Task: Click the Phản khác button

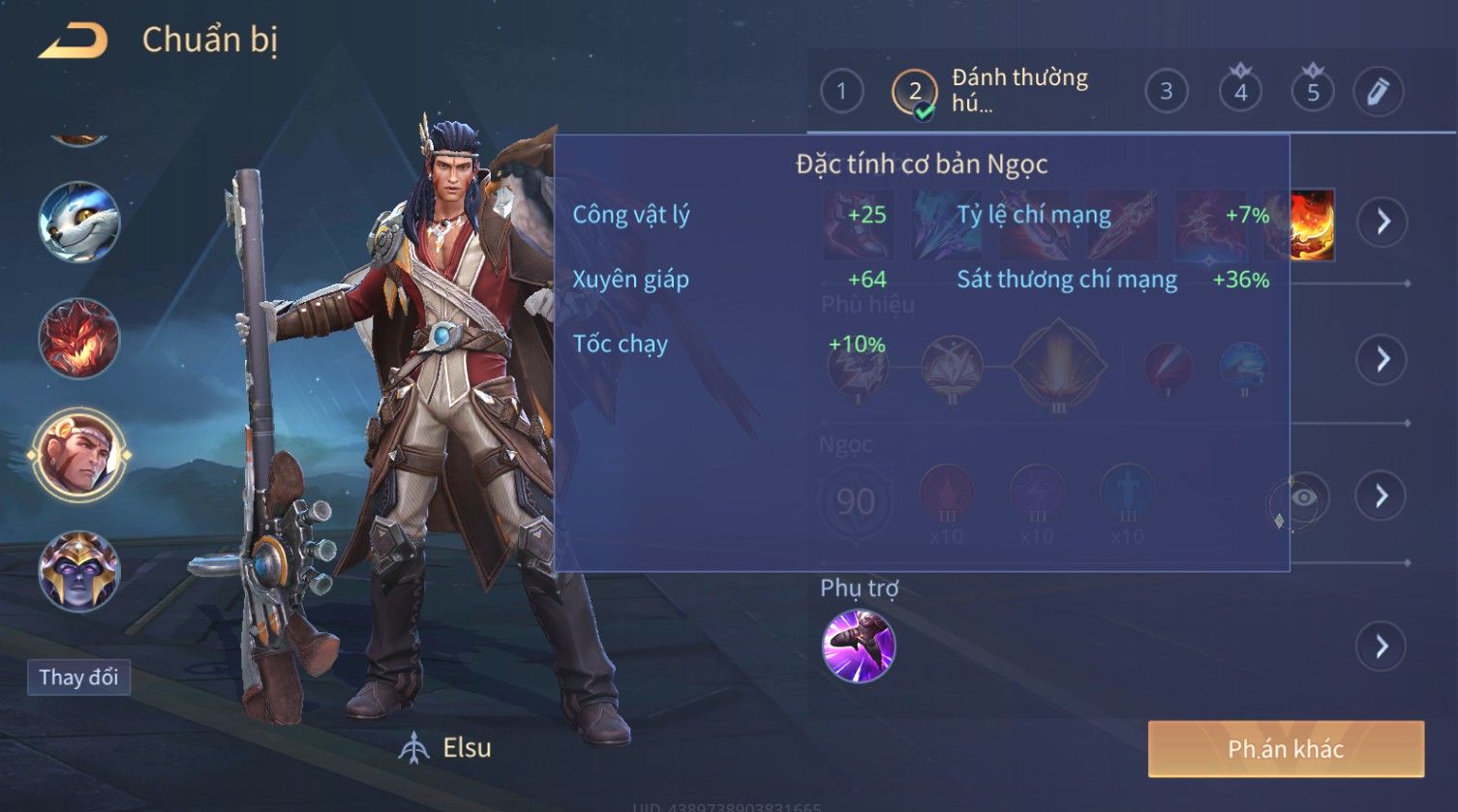Action: point(1286,748)
